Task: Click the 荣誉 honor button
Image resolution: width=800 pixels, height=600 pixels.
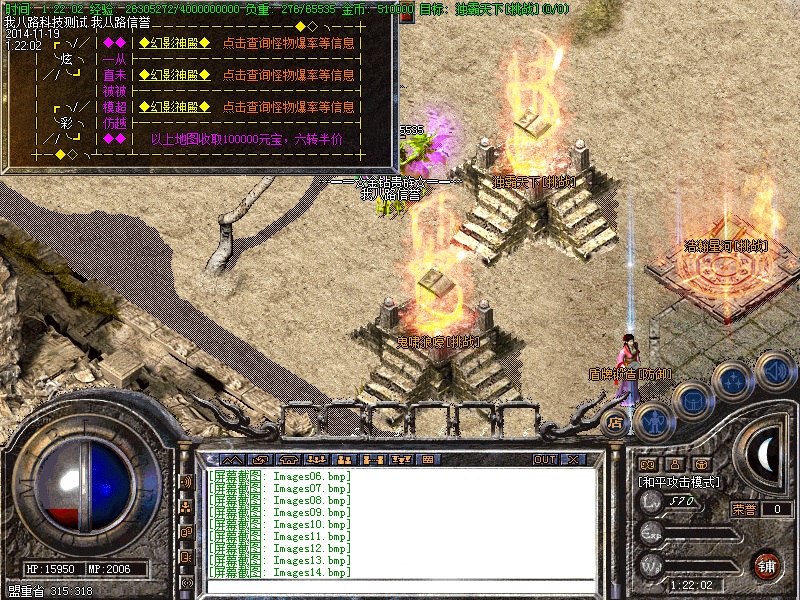Action: coord(744,509)
